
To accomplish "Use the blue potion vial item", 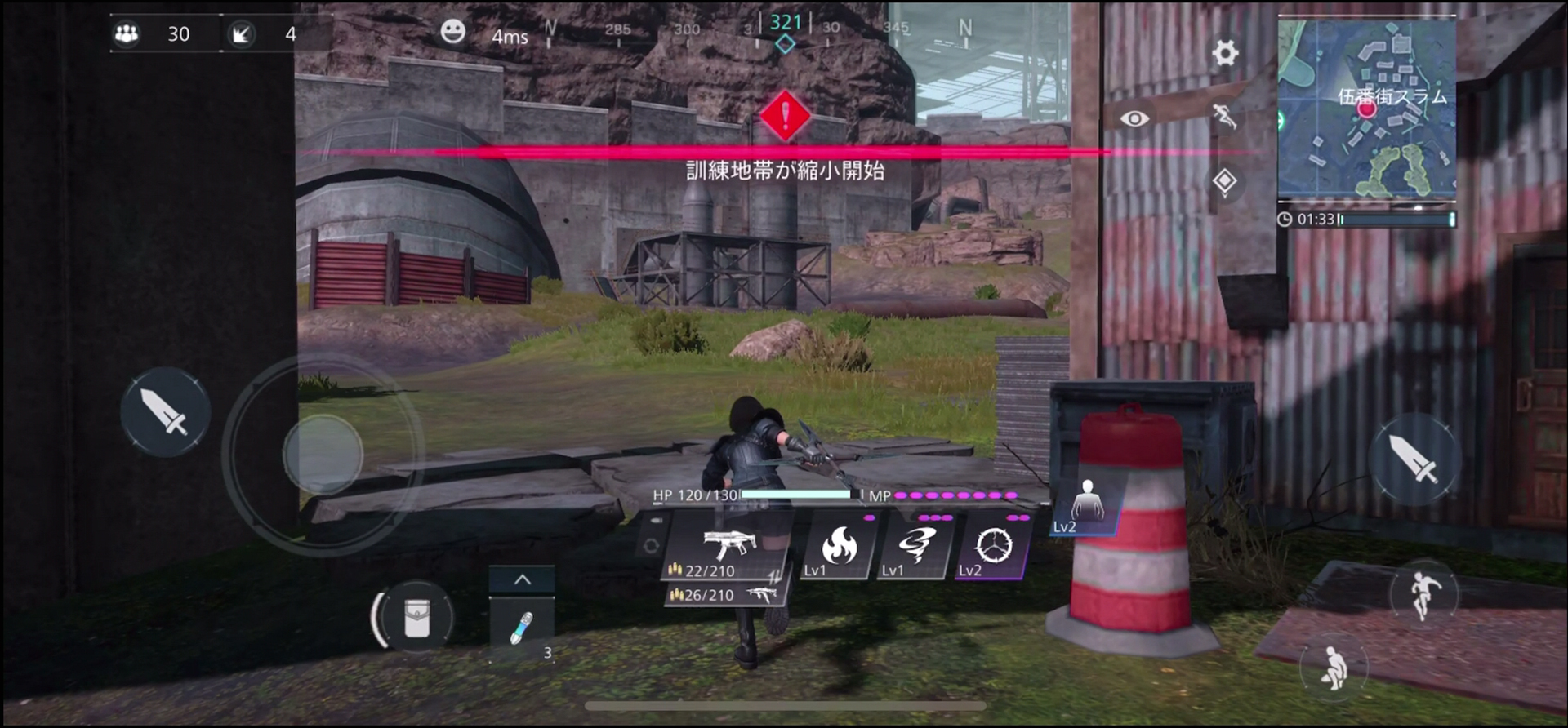I will tap(521, 628).
